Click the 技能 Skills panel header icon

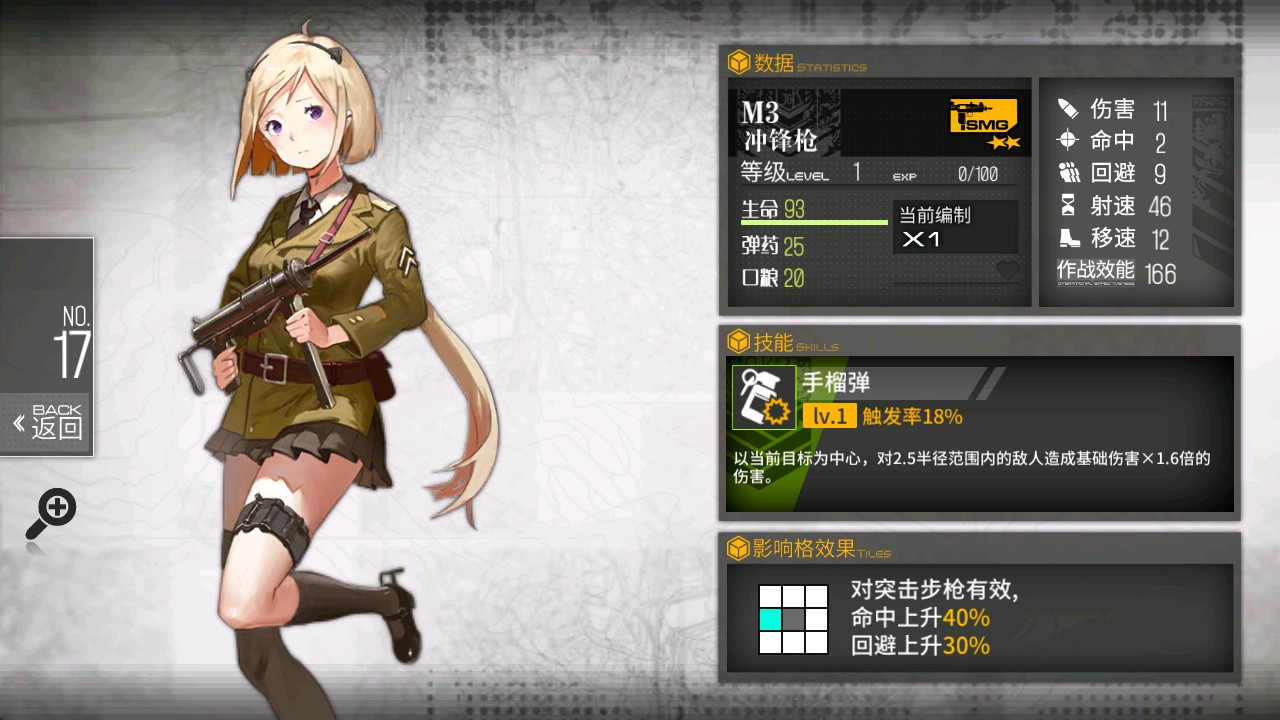point(737,340)
